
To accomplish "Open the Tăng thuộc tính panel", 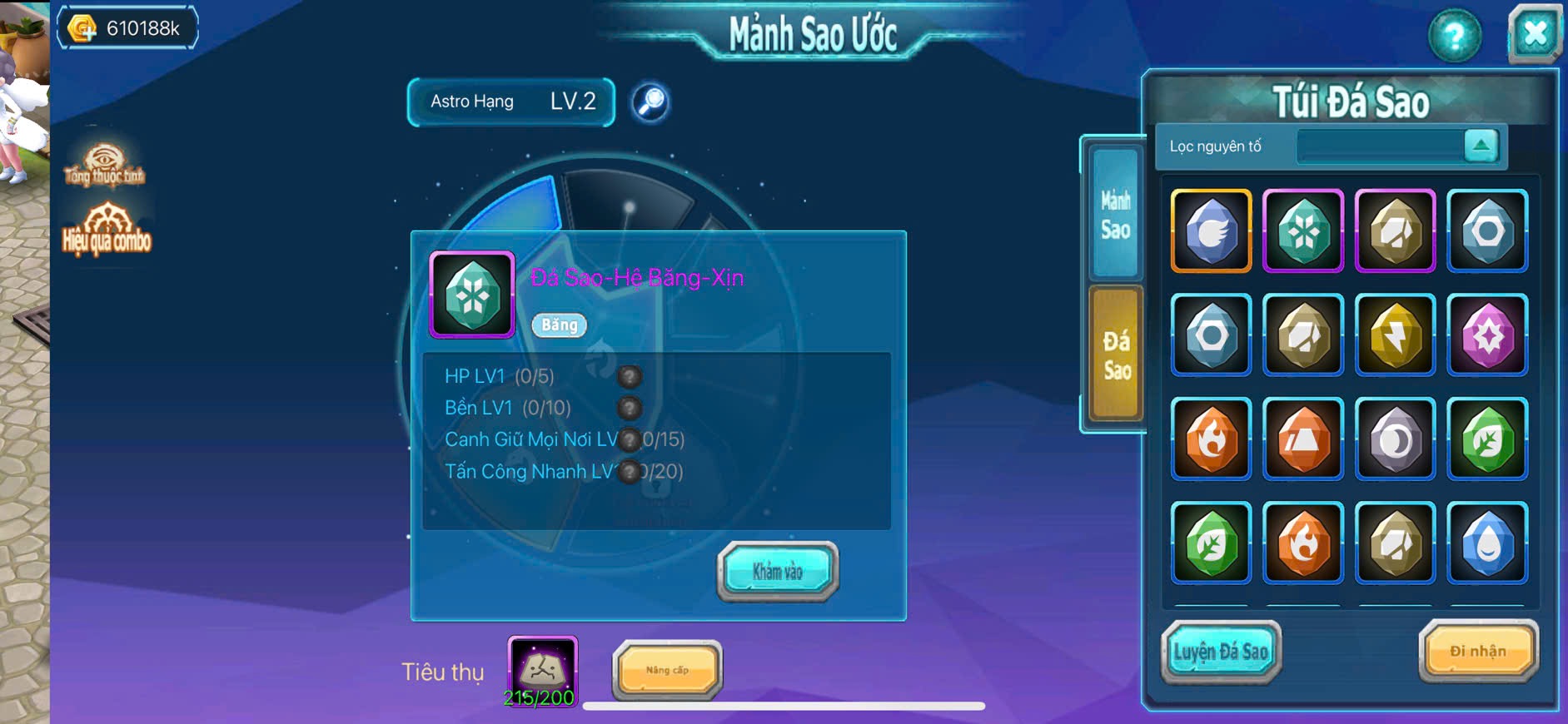I will (104, 164).
